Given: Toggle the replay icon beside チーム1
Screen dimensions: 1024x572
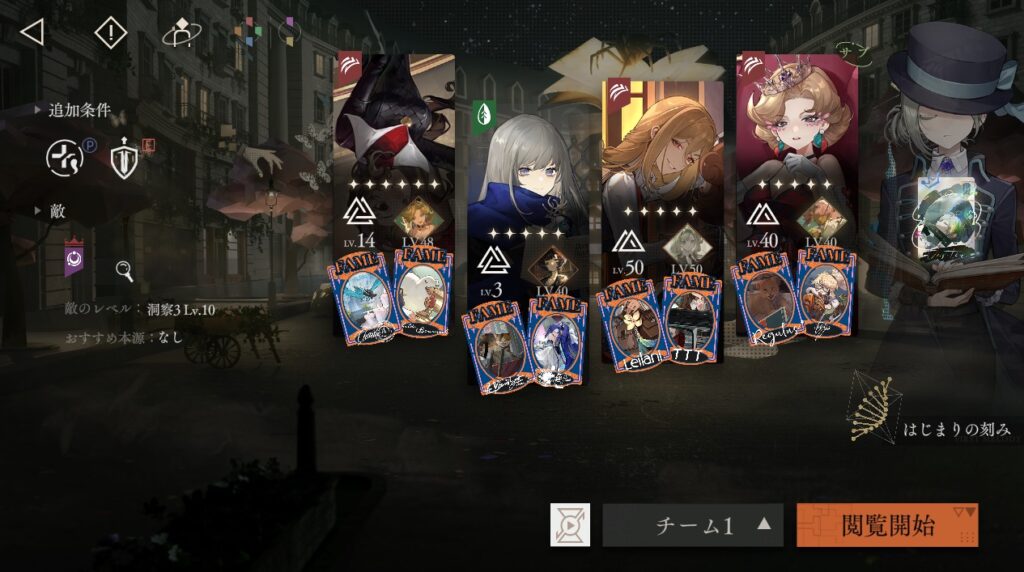Looking at the screenshot, I should click(x=570, y=525).
